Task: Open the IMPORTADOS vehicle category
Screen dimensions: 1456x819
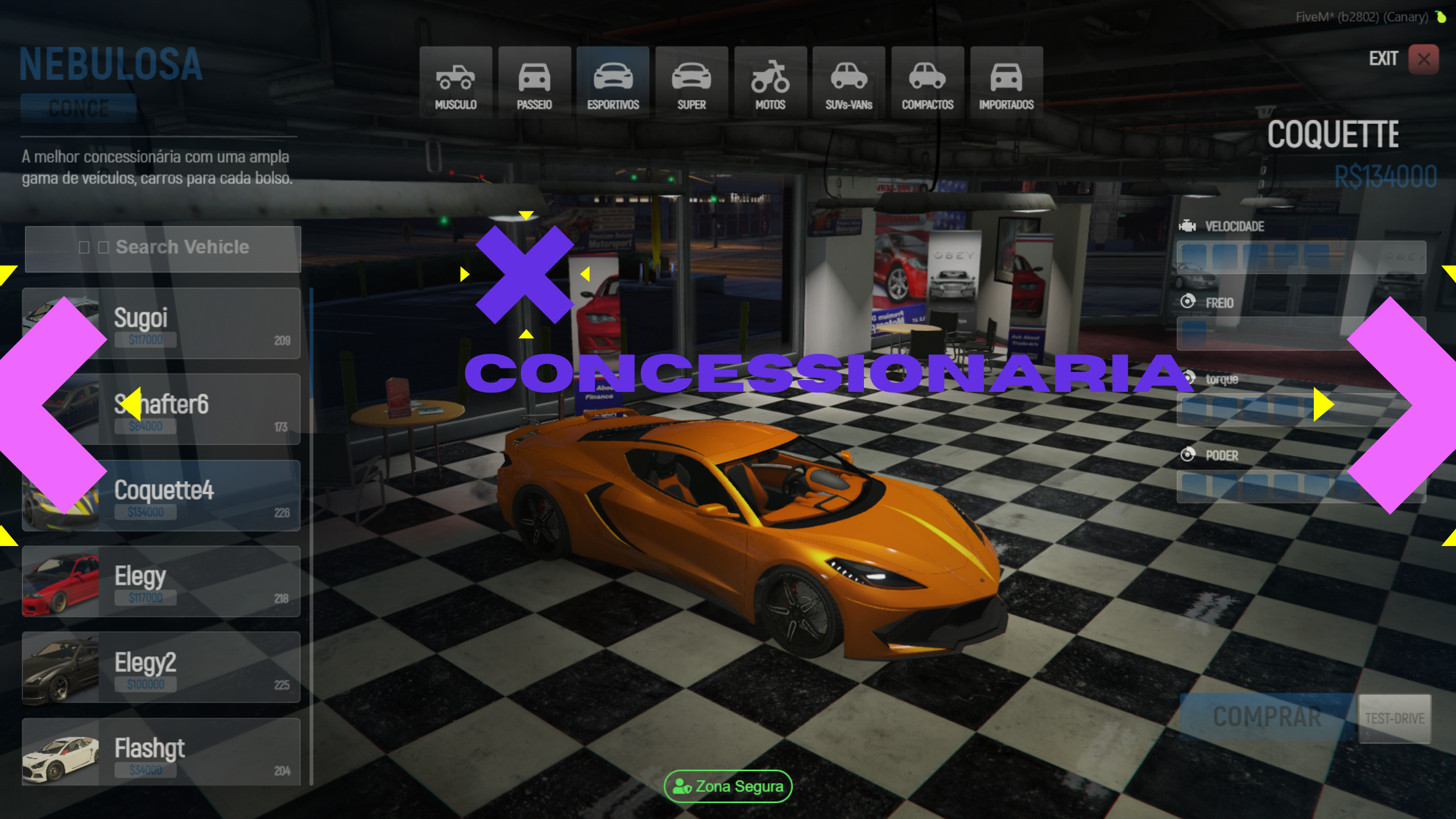Action: pos(1006,83)
